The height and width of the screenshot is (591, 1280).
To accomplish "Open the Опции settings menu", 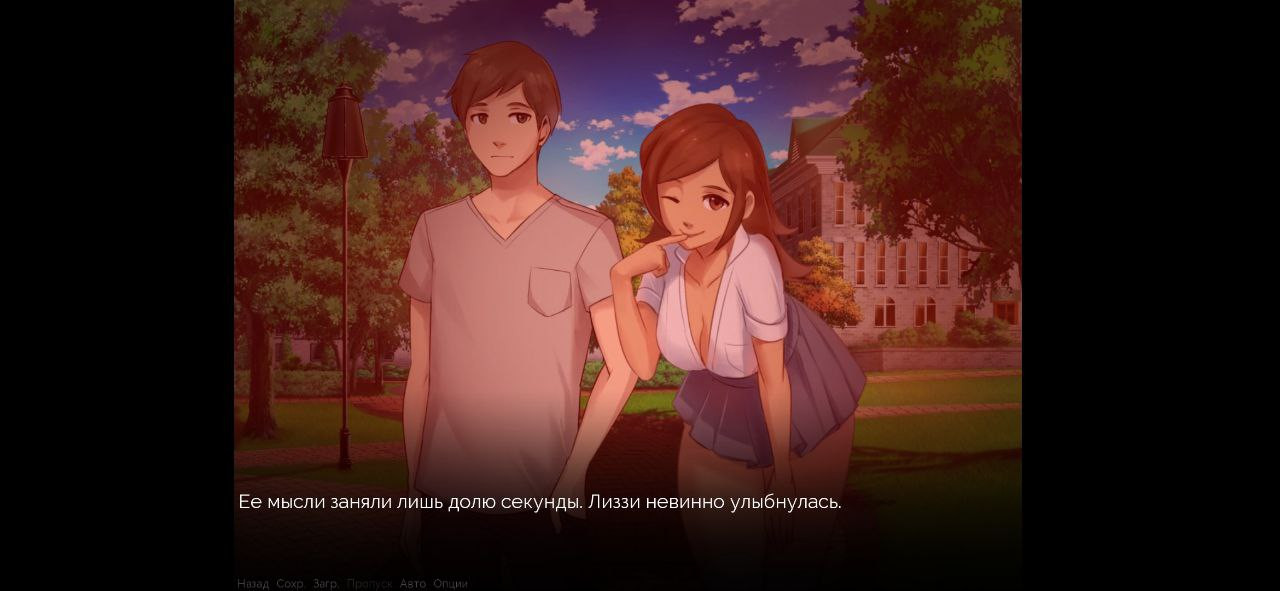I will click(x=450, y=583).
